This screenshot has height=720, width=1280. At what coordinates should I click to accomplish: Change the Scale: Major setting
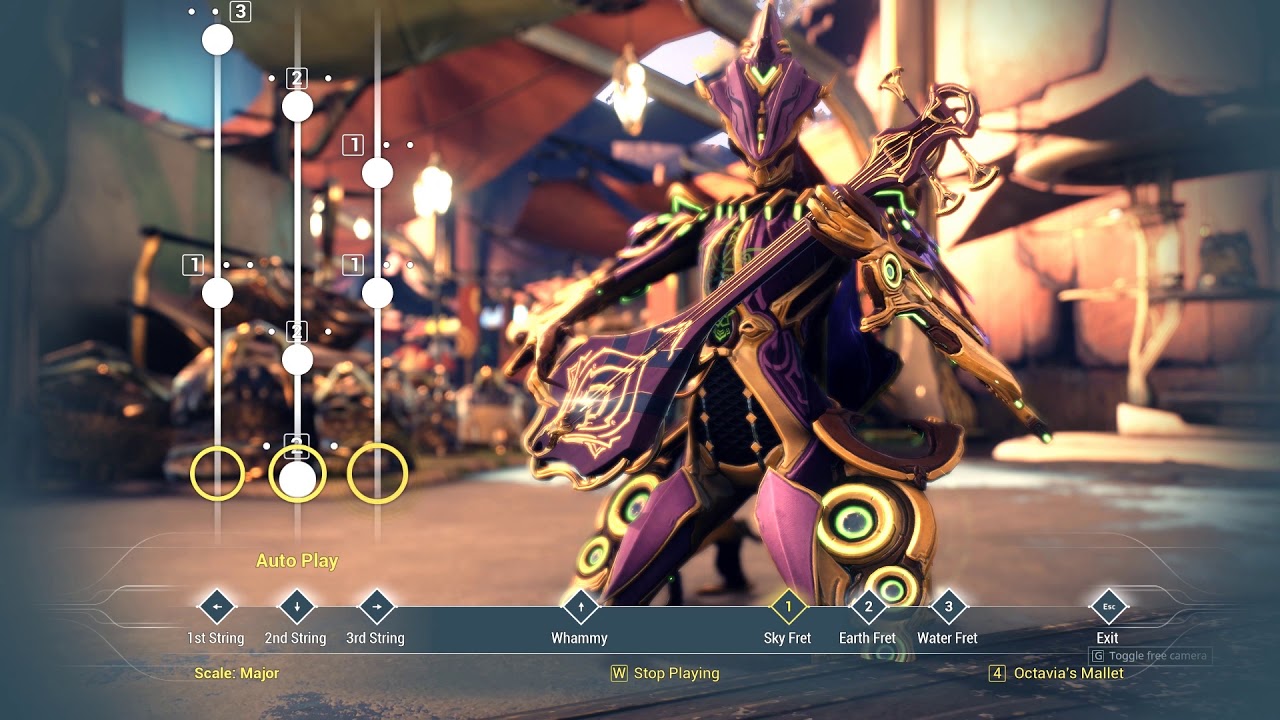[x=237, y=673]
